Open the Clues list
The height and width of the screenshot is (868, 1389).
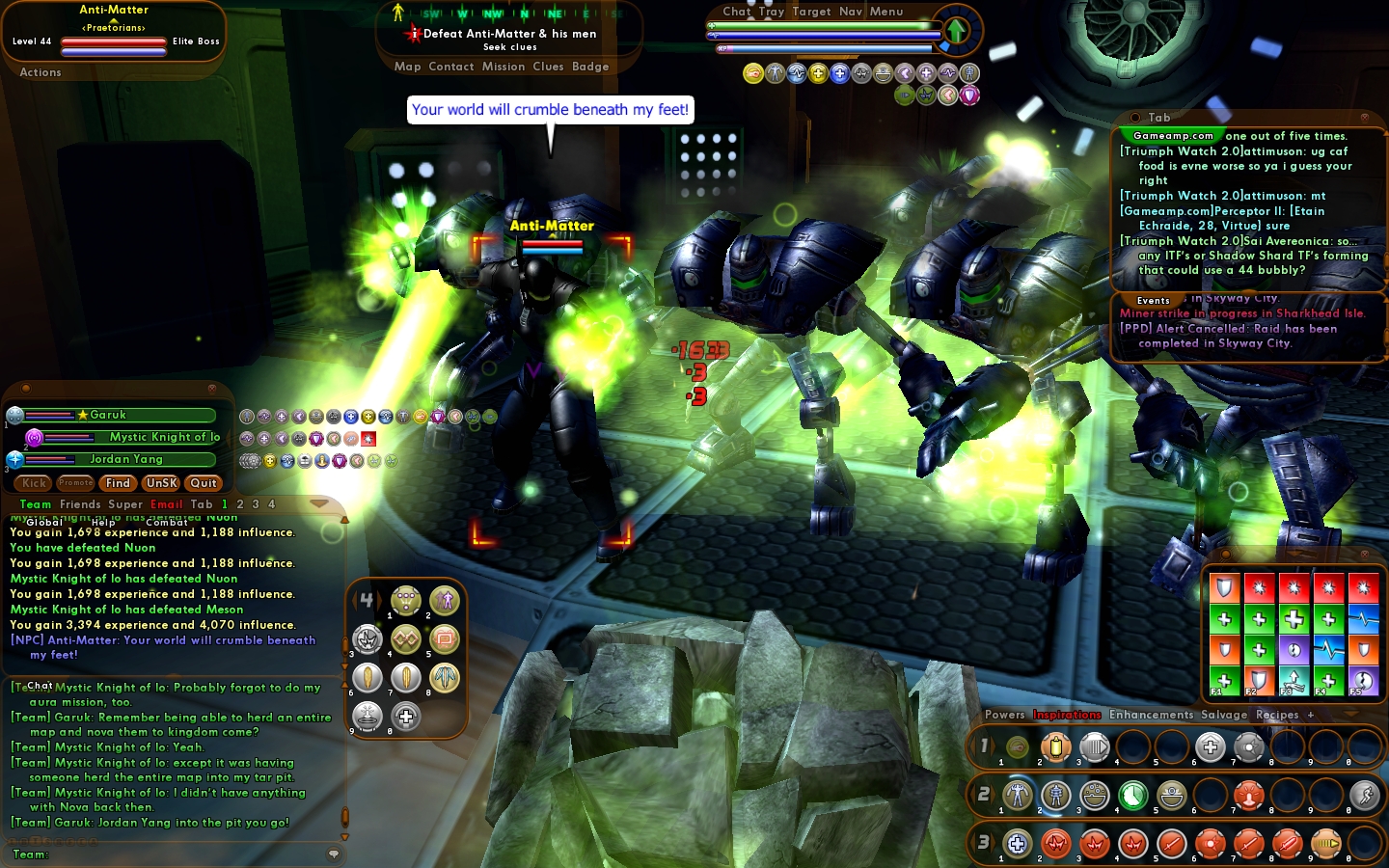pyautogui.click(x=548, y=67)
